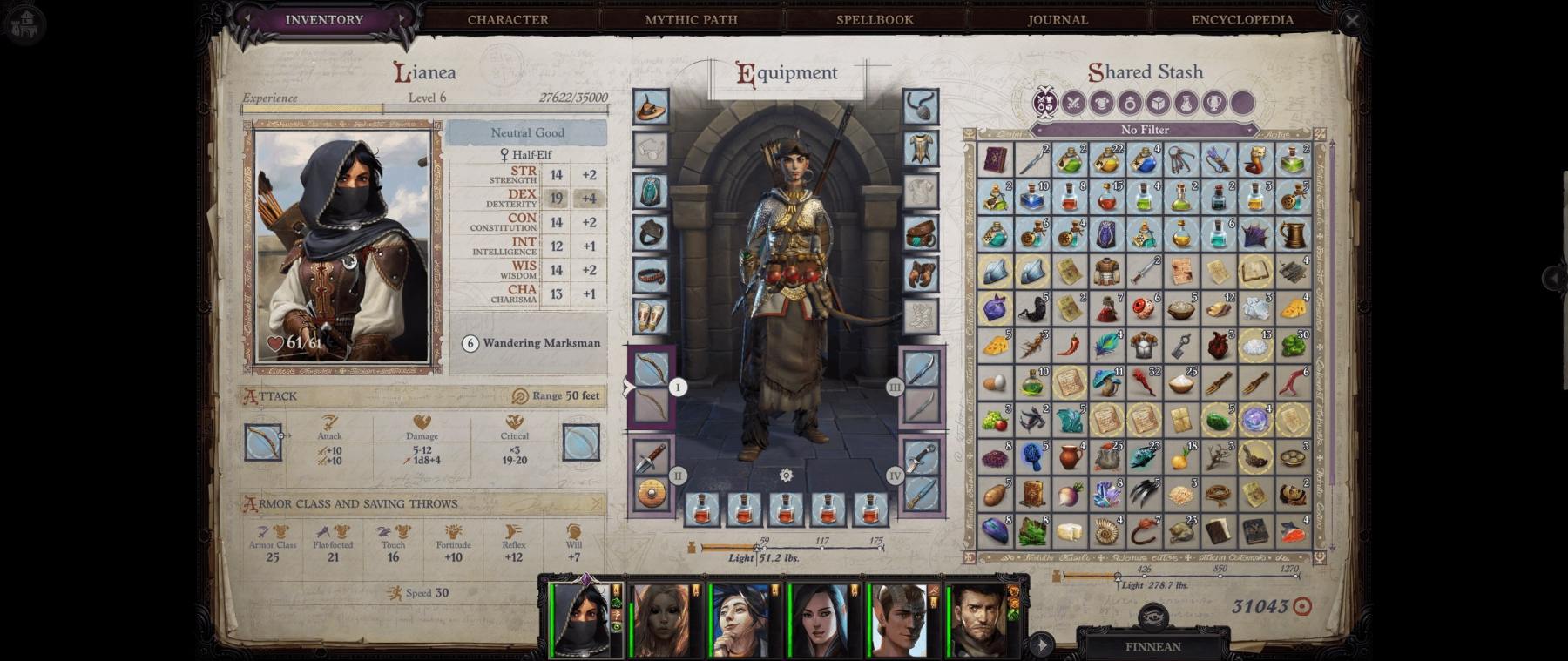Close the inventory screen
This screenshot has height=661, width=1568.
1352,20
